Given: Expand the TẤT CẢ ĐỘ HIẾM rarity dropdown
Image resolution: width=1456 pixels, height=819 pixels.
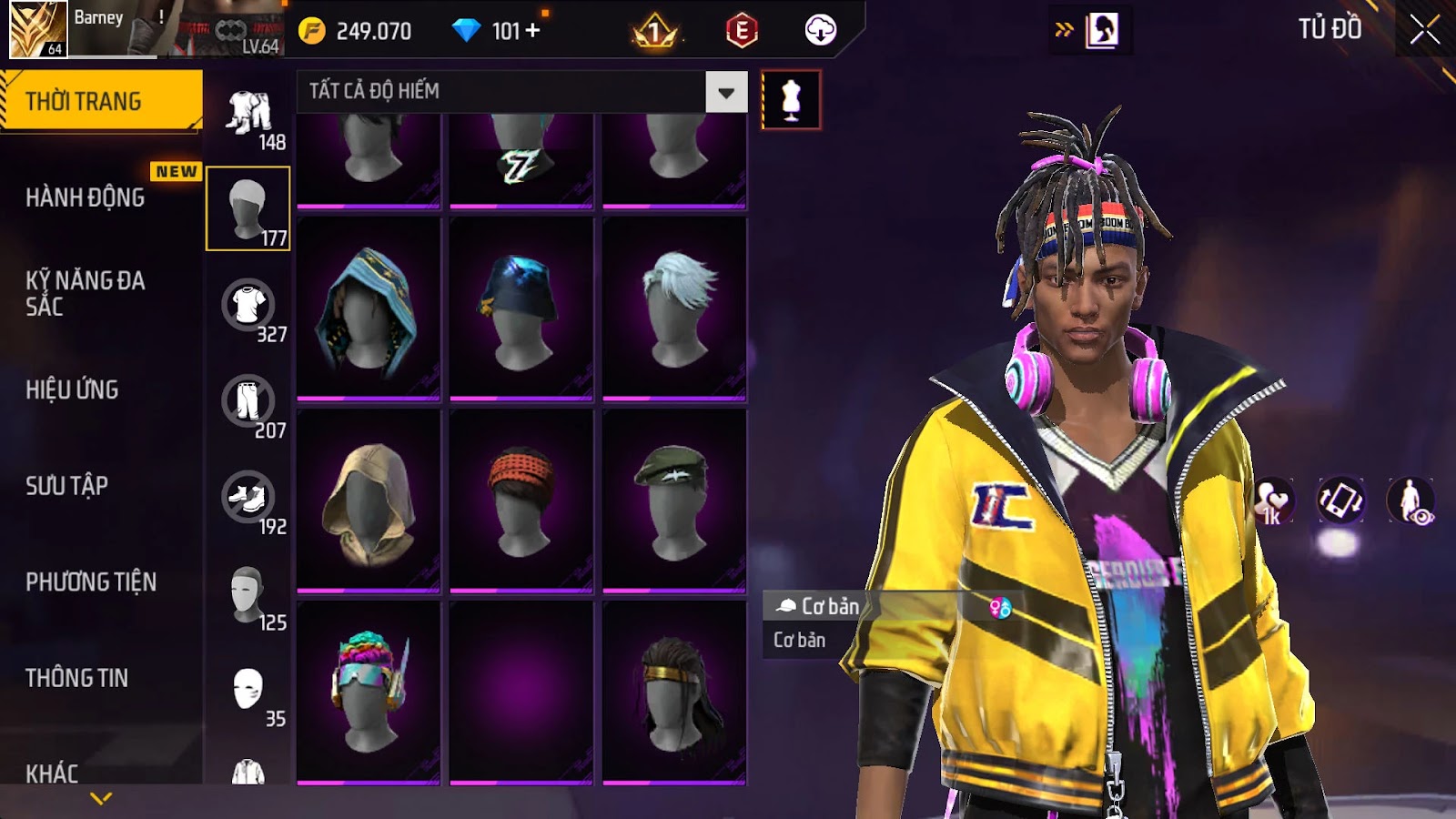Looking at the screenshot, I should pos(725,92).
